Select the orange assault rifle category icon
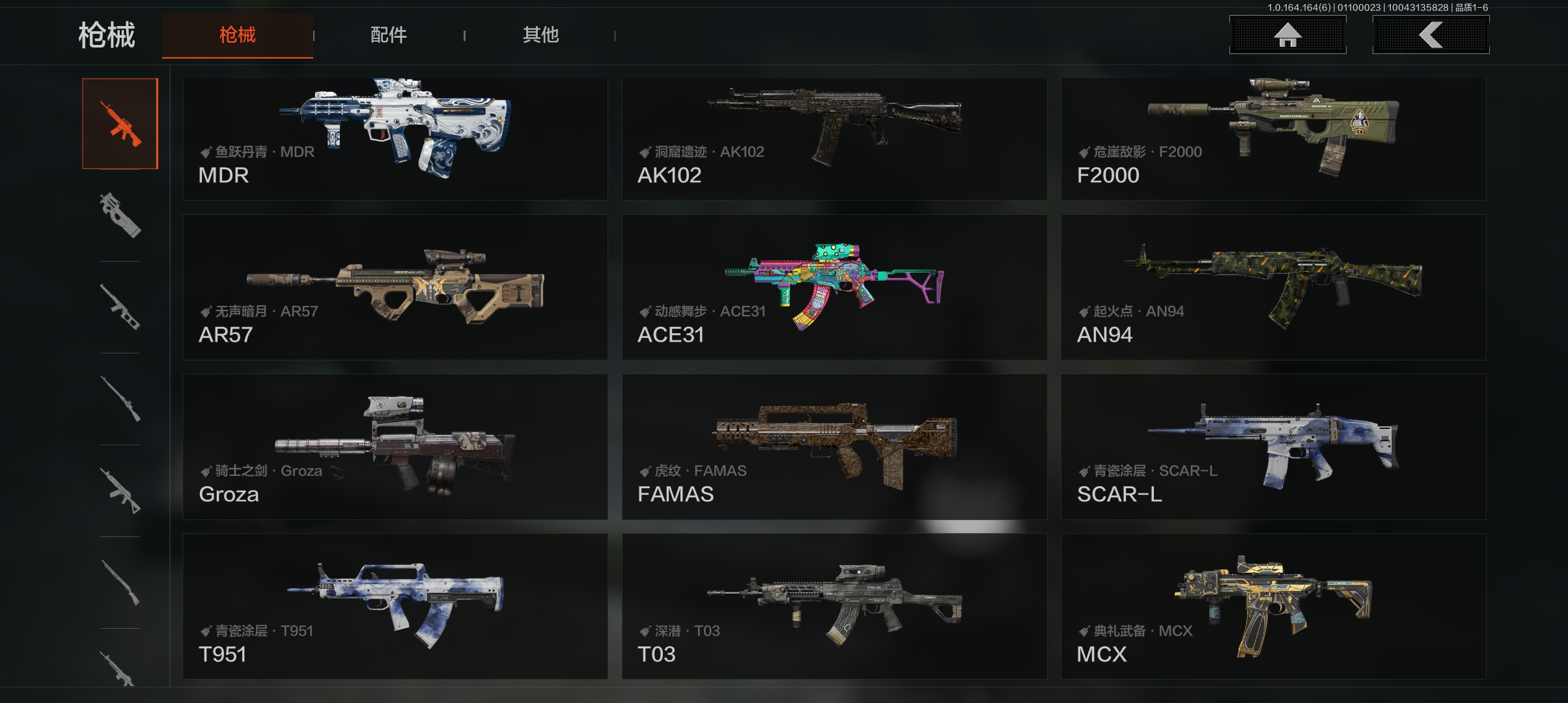Viewport: 1568px width, 703px height. (120, 124)
